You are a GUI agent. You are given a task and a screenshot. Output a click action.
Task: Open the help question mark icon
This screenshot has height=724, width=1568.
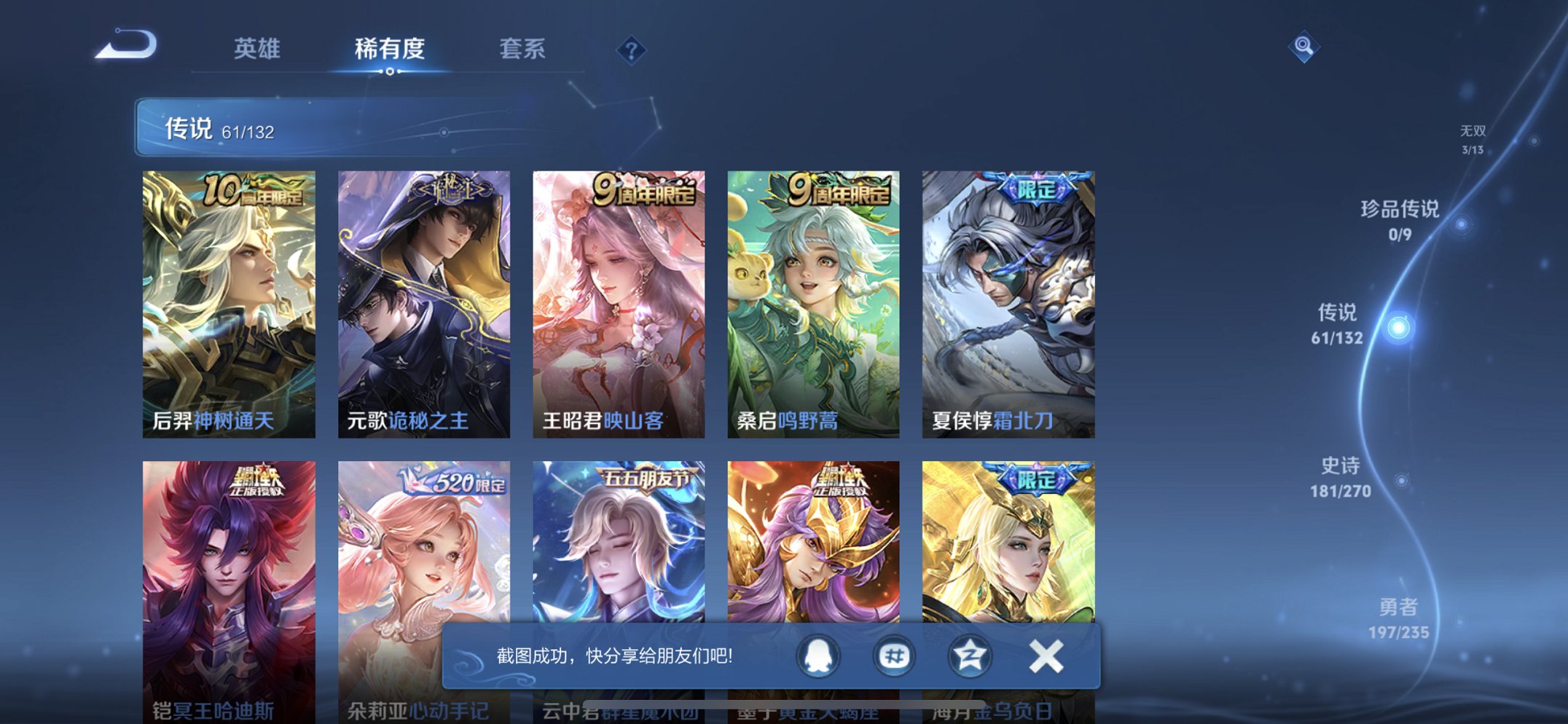(x=632, y=50)
